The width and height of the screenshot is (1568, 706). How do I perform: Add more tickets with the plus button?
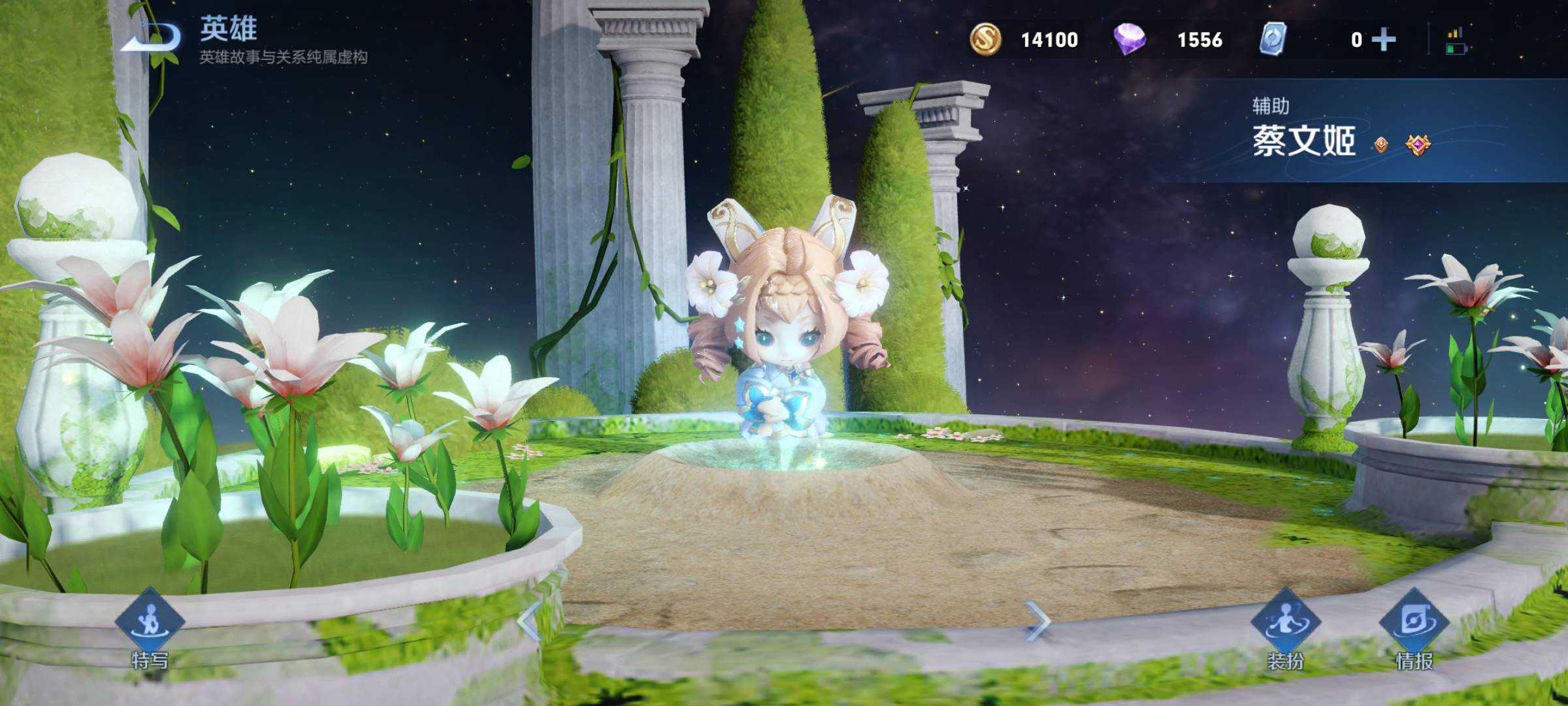[1384, 40]
